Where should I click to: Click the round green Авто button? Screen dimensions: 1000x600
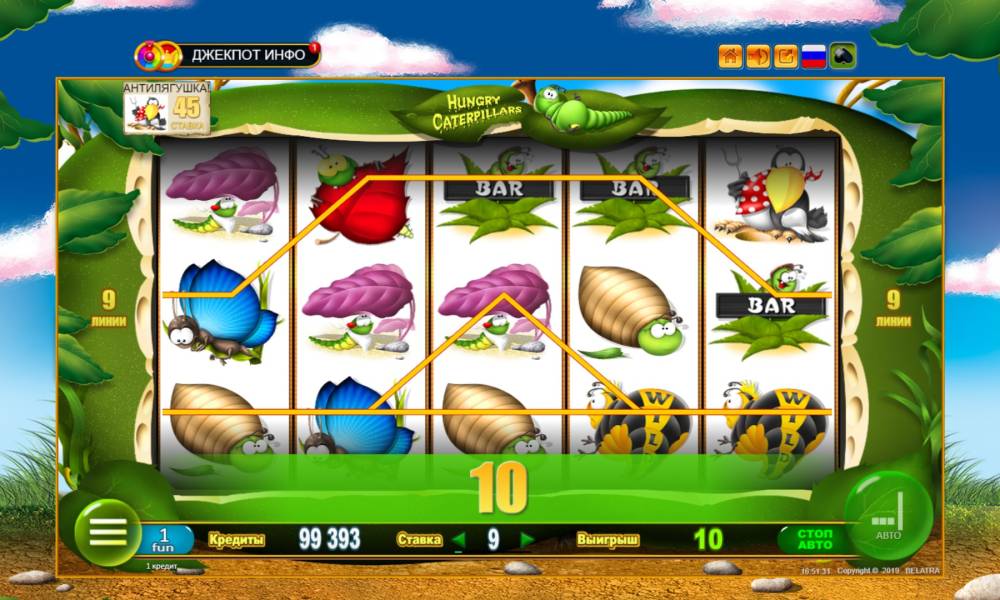[x=888, y=516]
